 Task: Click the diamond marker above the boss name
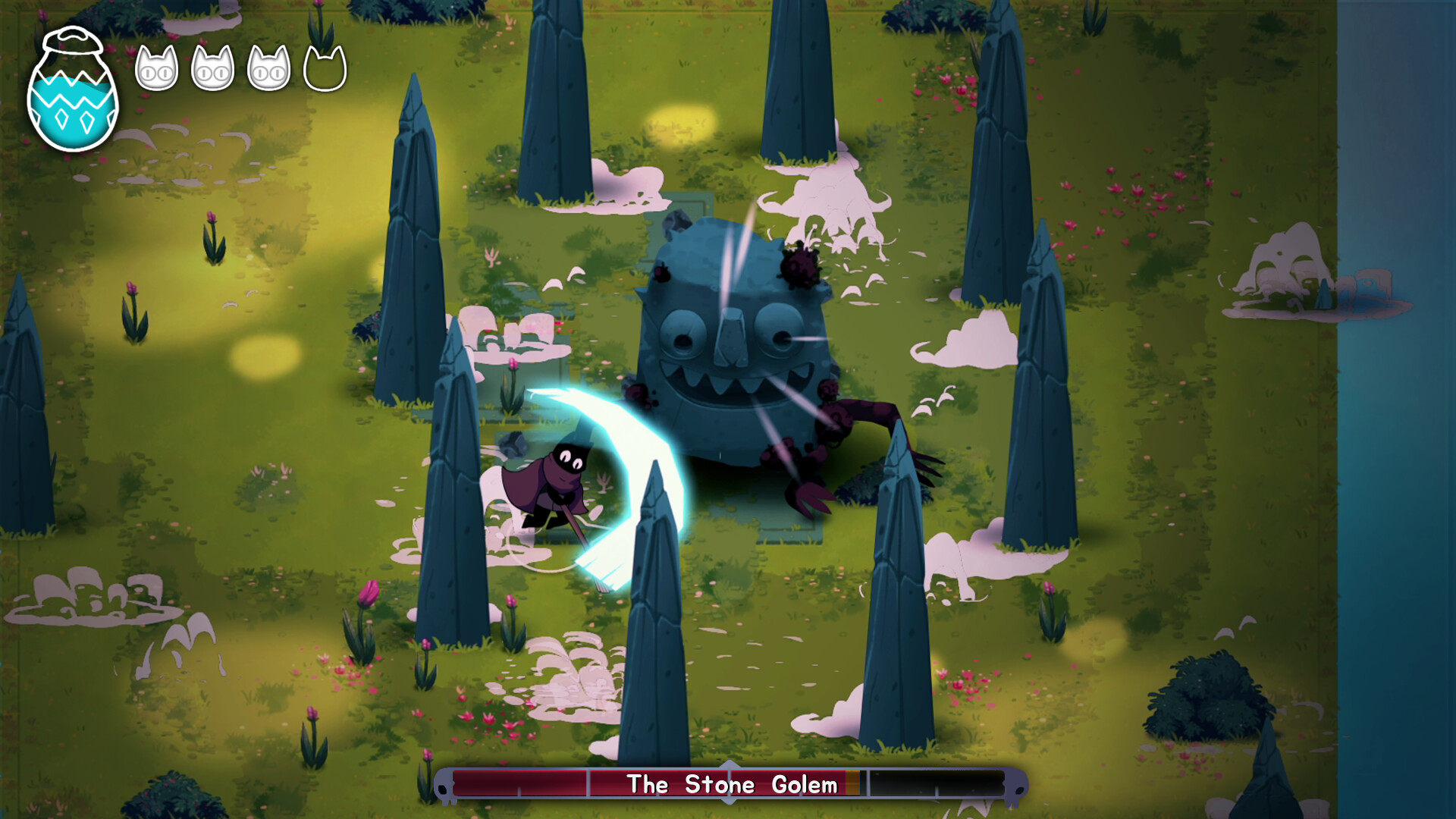click(729, 766)
